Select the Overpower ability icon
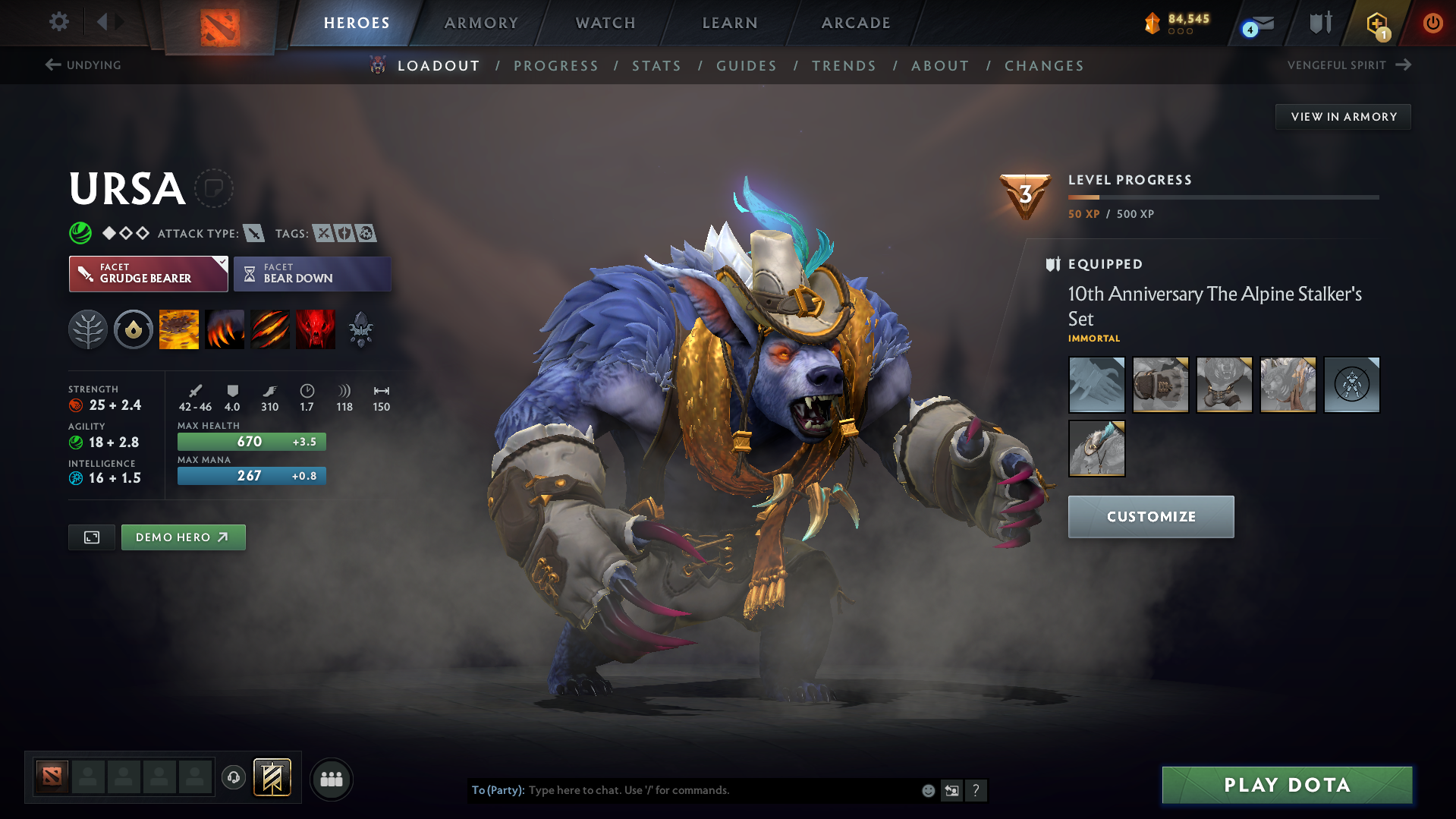 coord(224,329)
